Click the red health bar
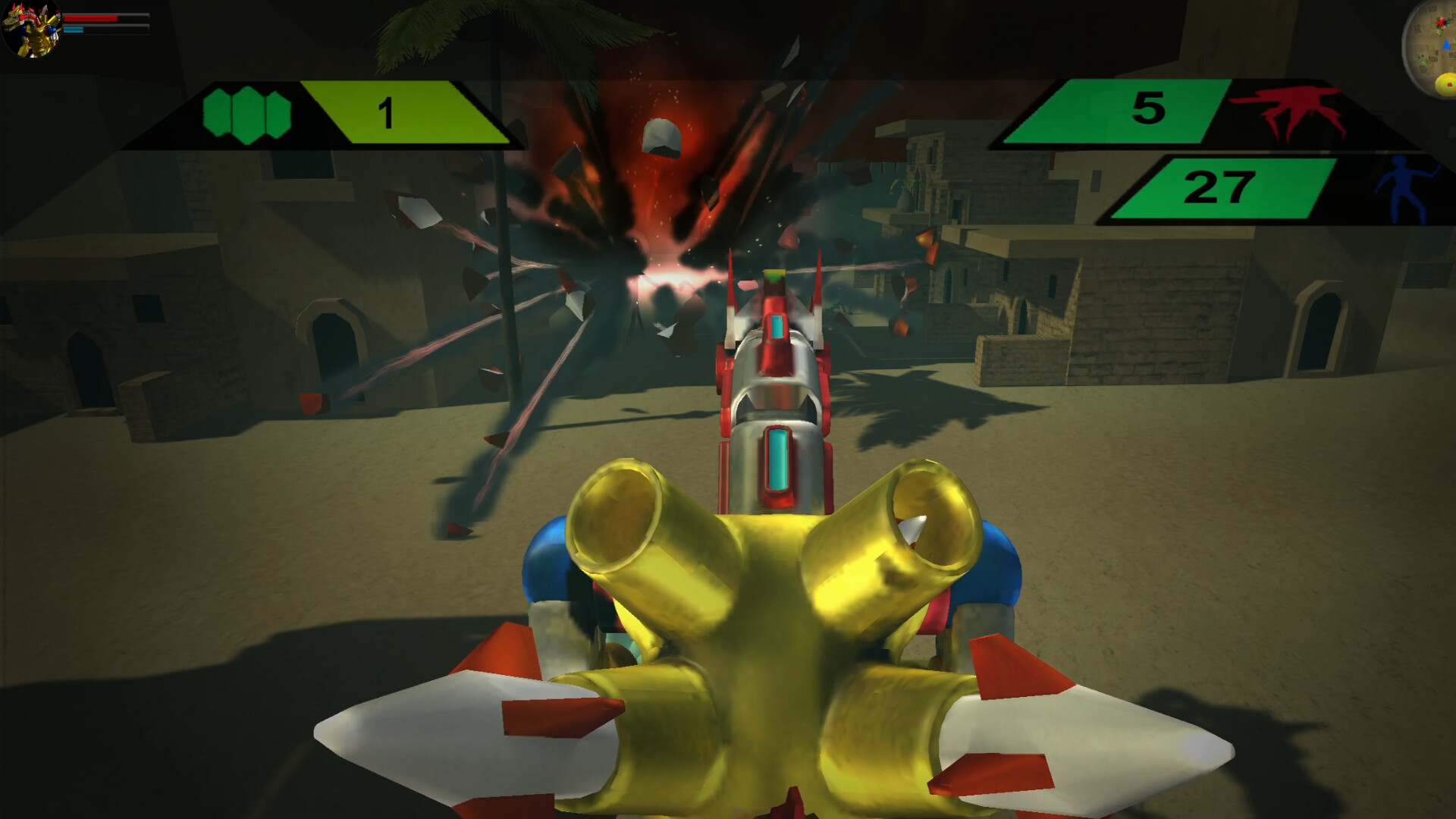The image size is (1456, 819). coord(91,18)
